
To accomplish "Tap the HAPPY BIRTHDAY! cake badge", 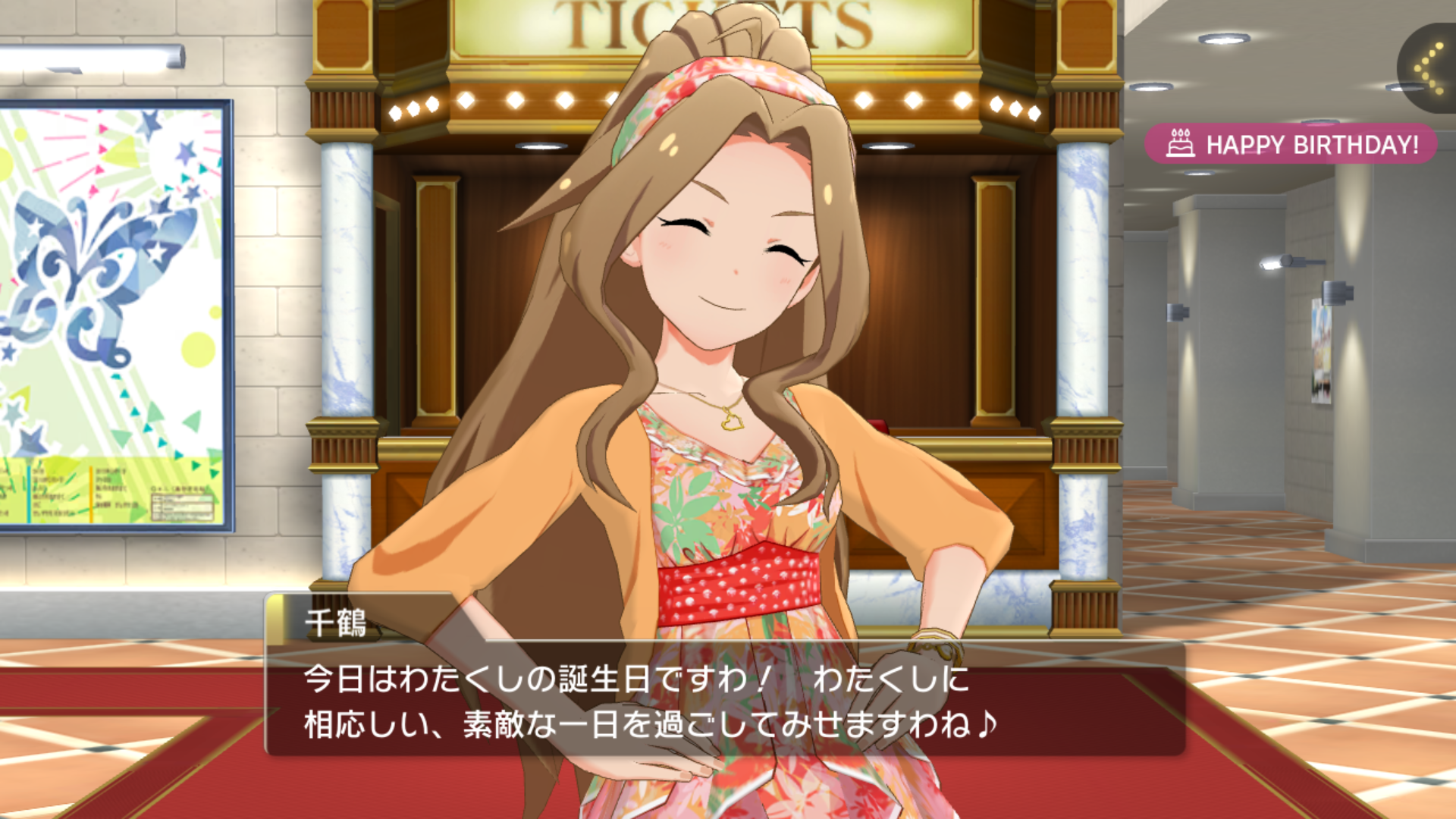I will [1291, 144].
